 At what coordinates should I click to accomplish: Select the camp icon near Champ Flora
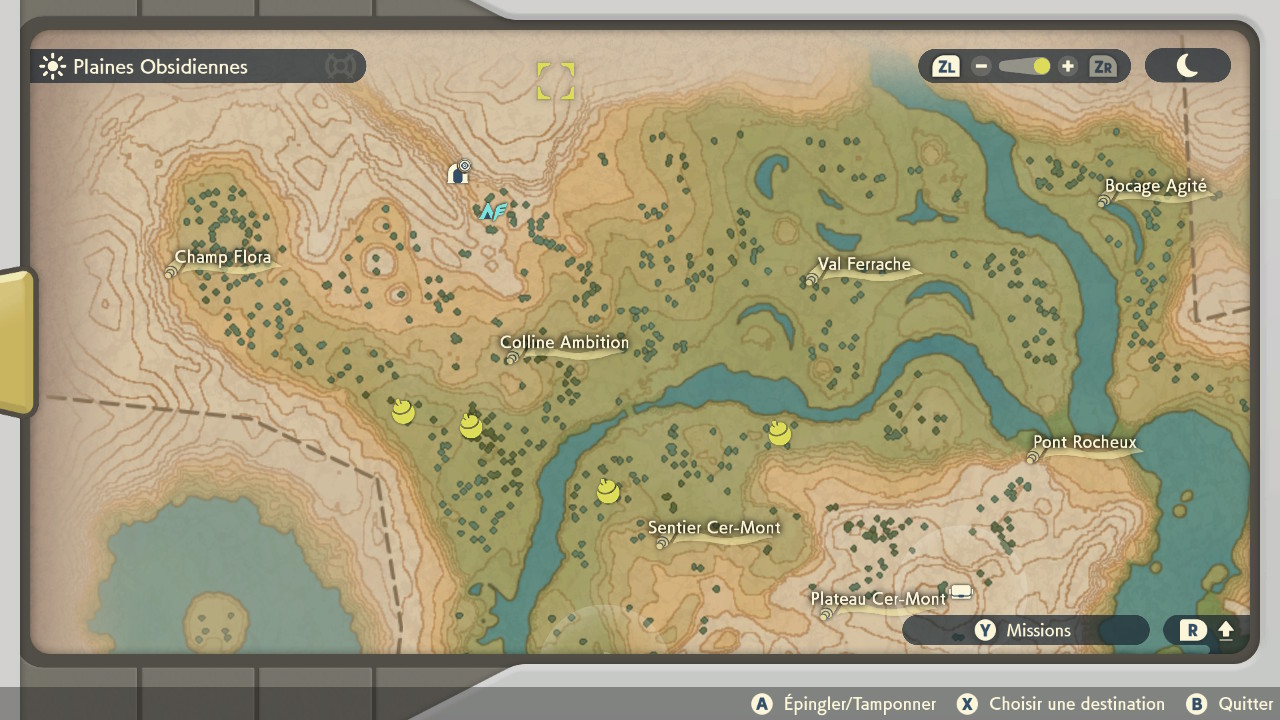tap(458, 172)
